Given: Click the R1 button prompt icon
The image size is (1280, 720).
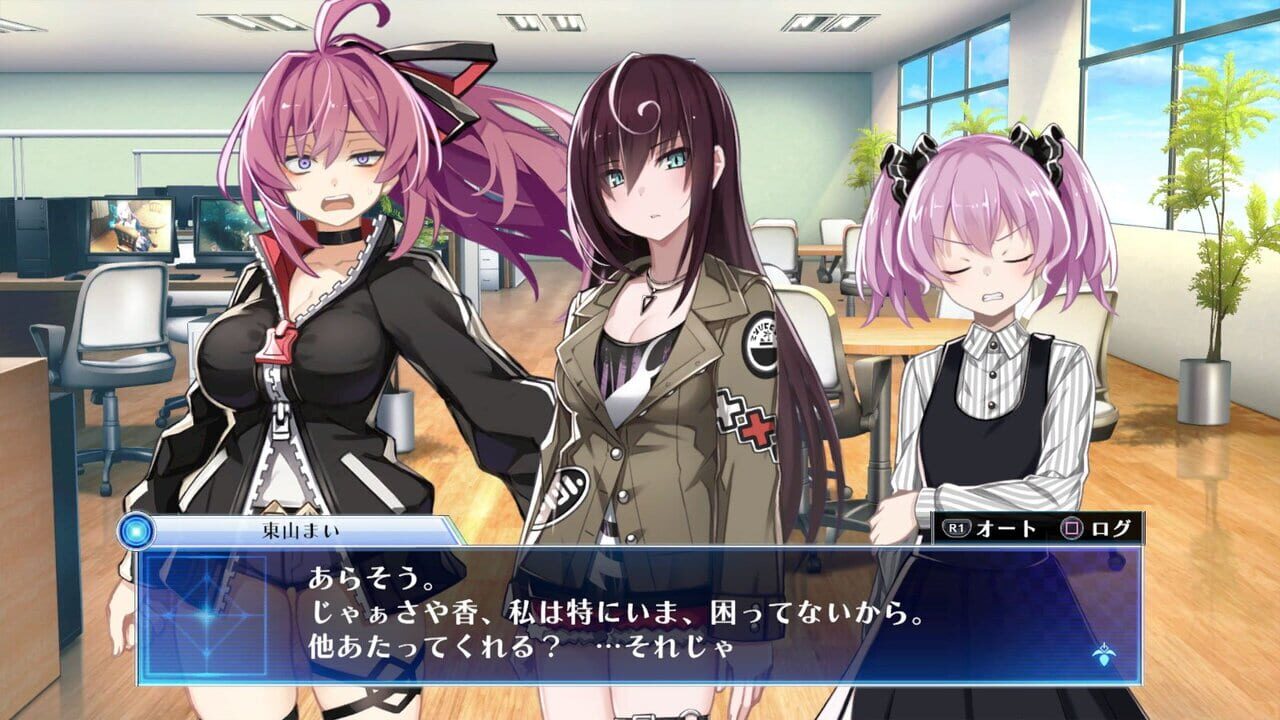Looking at the screenshot, I should (957, 528).
